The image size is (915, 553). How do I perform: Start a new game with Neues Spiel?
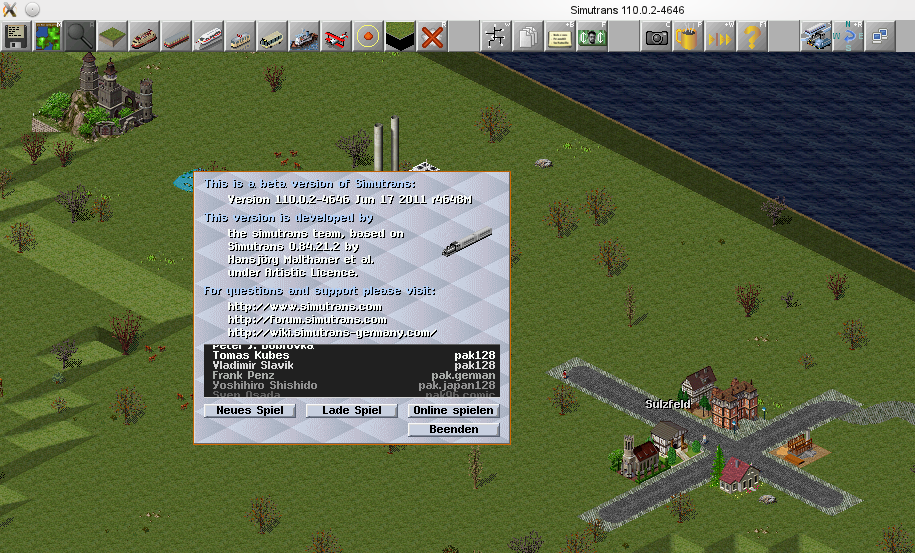[x=249, y=411]
